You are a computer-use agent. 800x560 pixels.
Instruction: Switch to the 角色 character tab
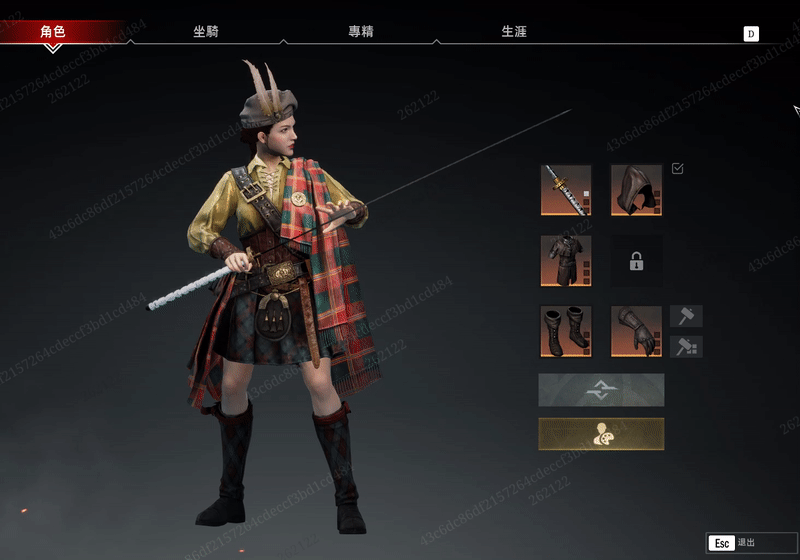(53, 32)
